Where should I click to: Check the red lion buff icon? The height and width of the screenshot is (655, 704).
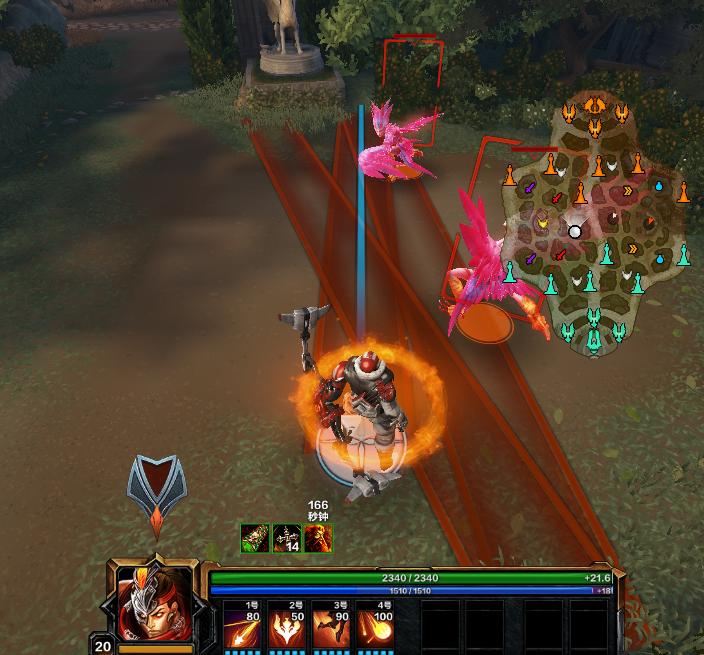click(318, 539)
